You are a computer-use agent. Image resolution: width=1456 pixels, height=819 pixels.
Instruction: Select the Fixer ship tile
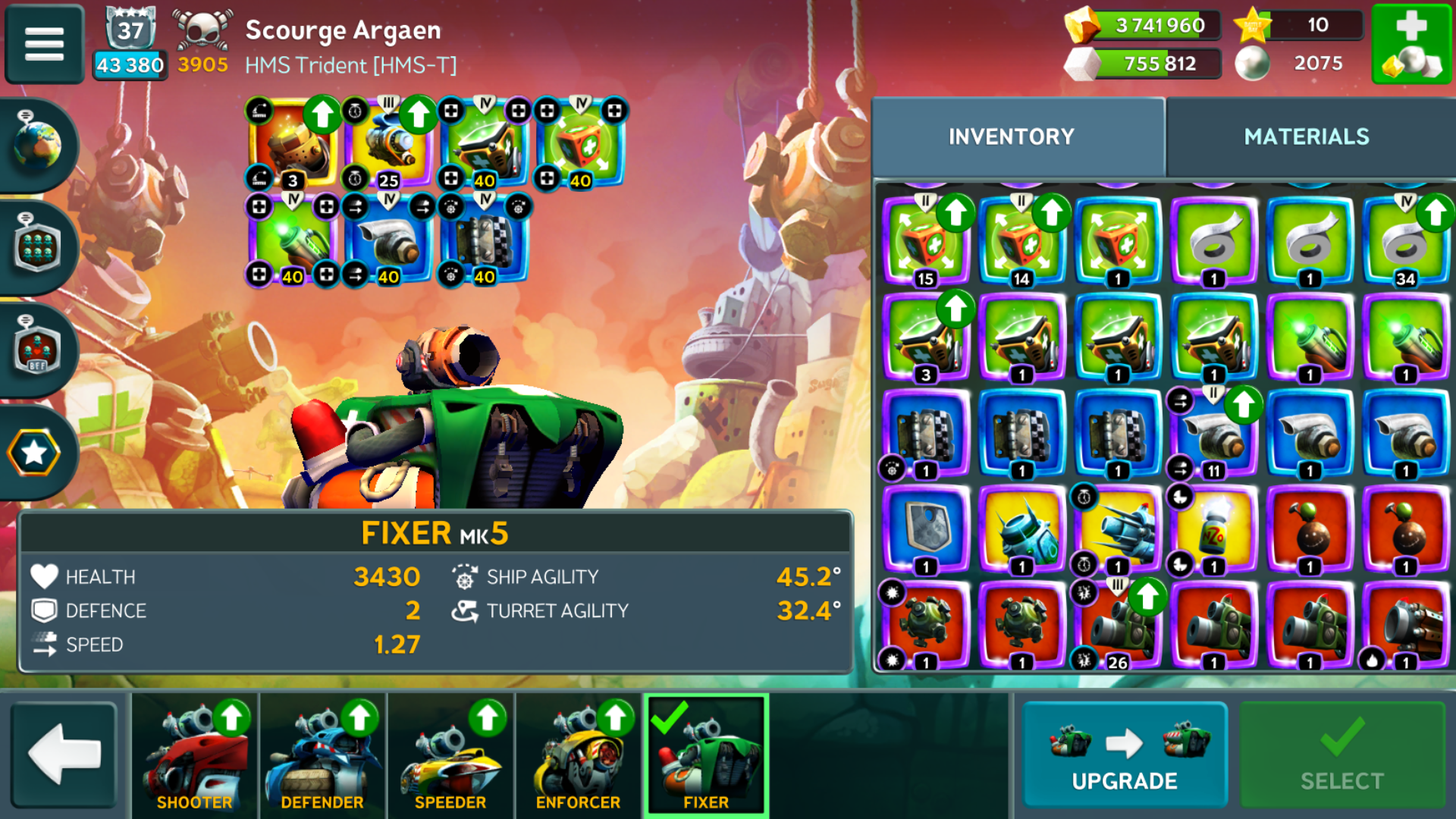706,755
